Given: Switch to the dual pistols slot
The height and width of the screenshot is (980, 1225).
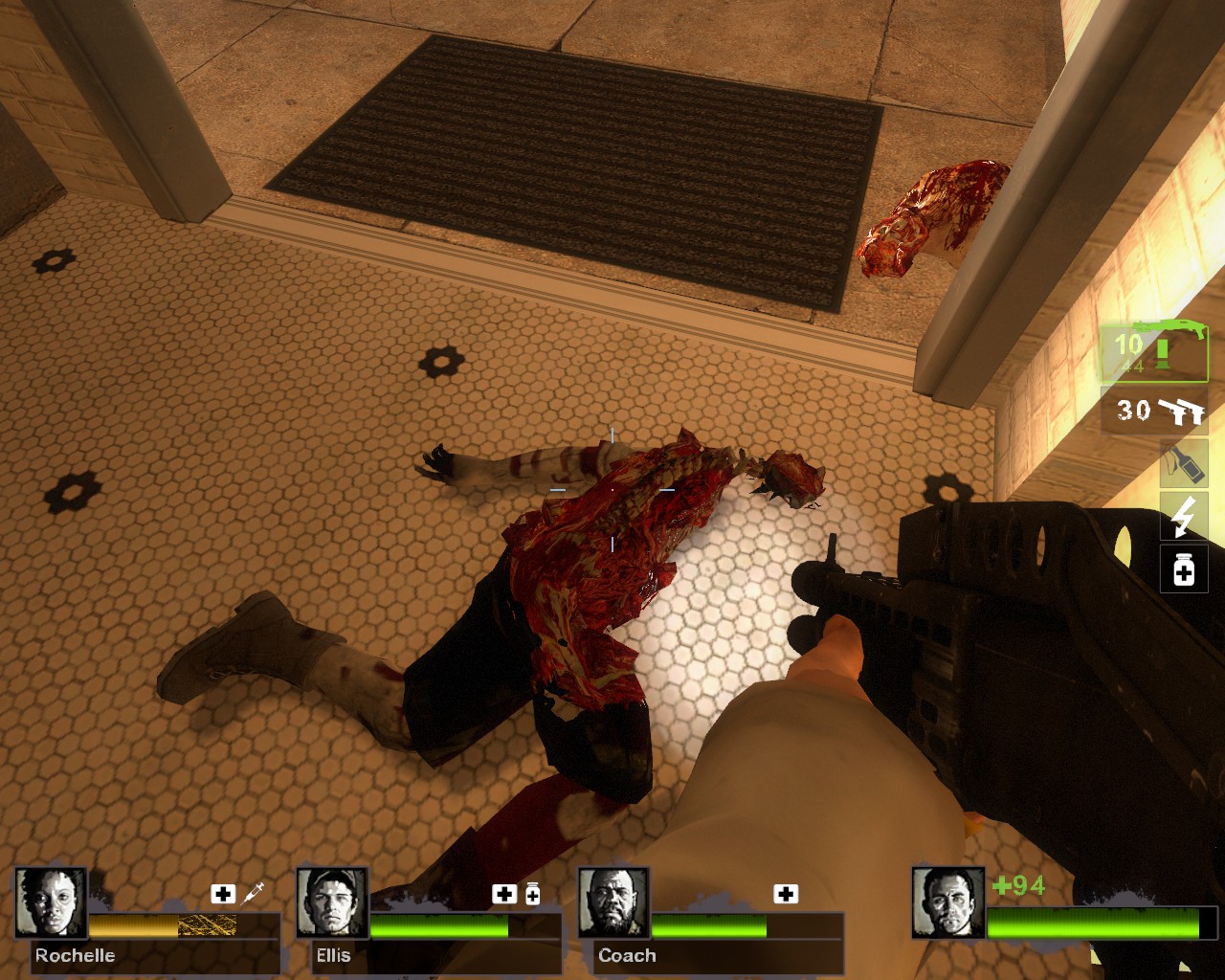Looking at the screenshot, I should 1154,411.
